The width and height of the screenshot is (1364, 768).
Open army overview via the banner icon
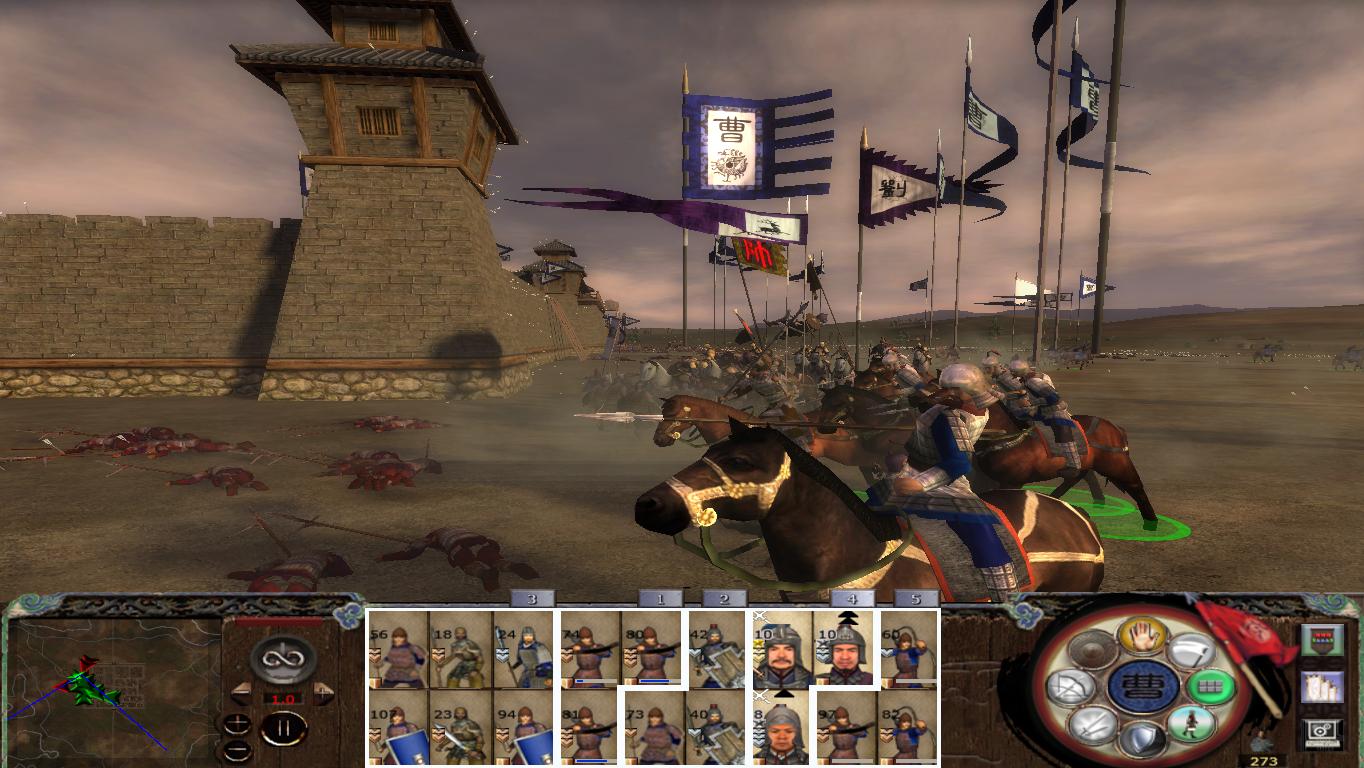pos(1320,640)
